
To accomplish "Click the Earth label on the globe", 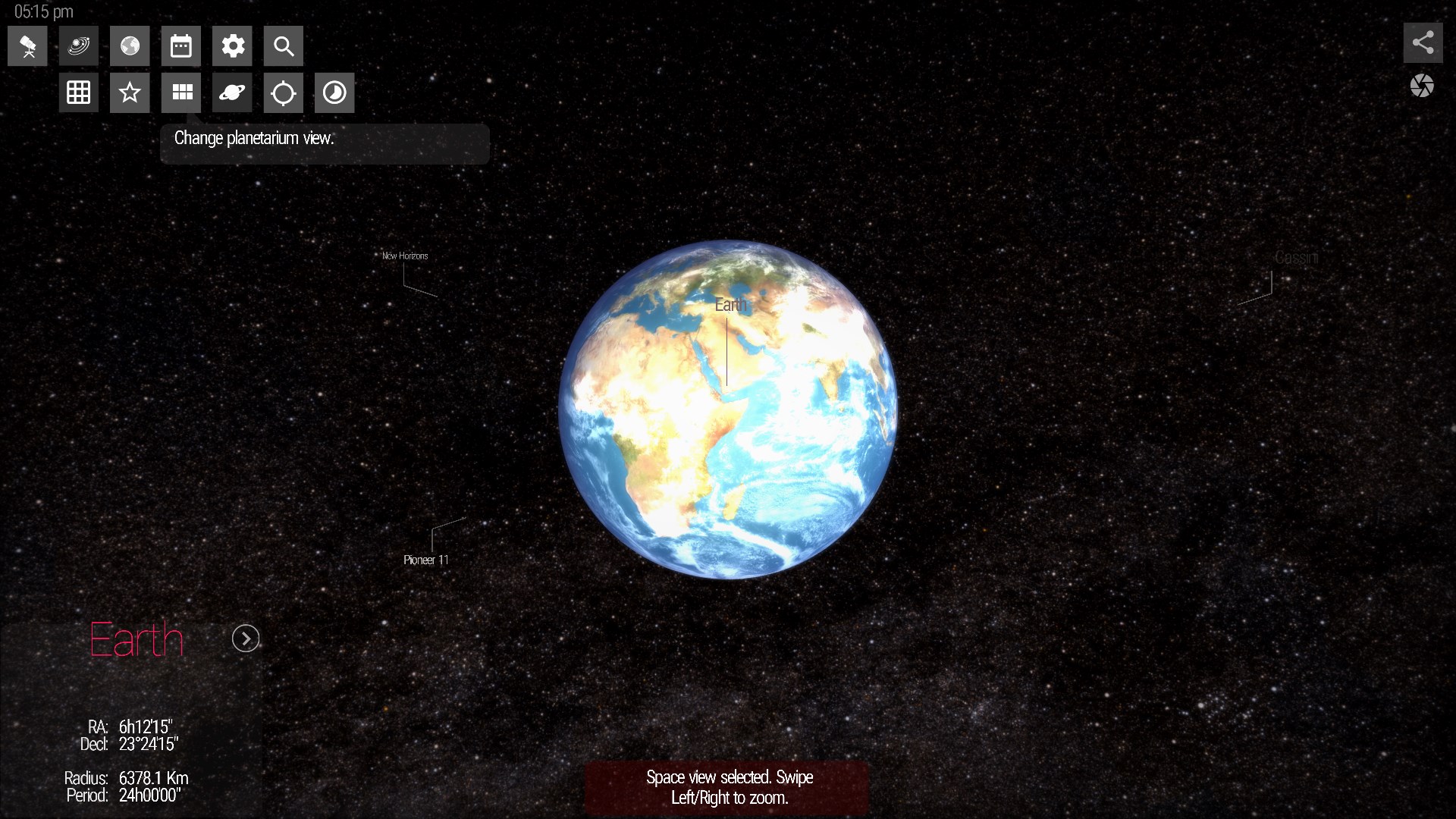I will coord(730,305).
